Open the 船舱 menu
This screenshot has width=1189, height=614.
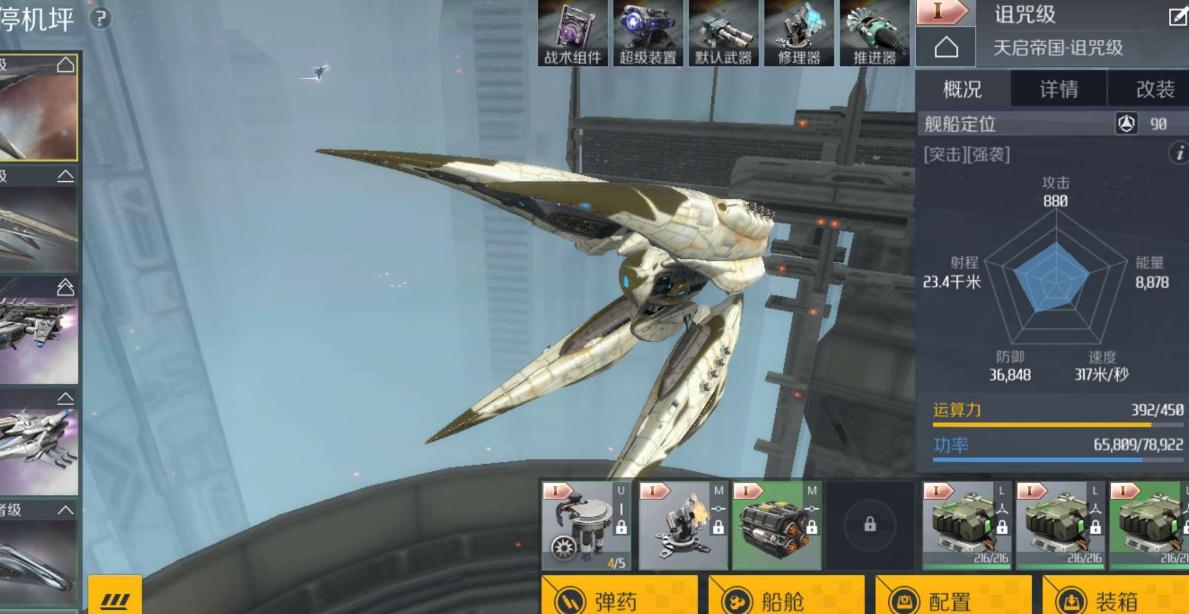tap(772, 597)
